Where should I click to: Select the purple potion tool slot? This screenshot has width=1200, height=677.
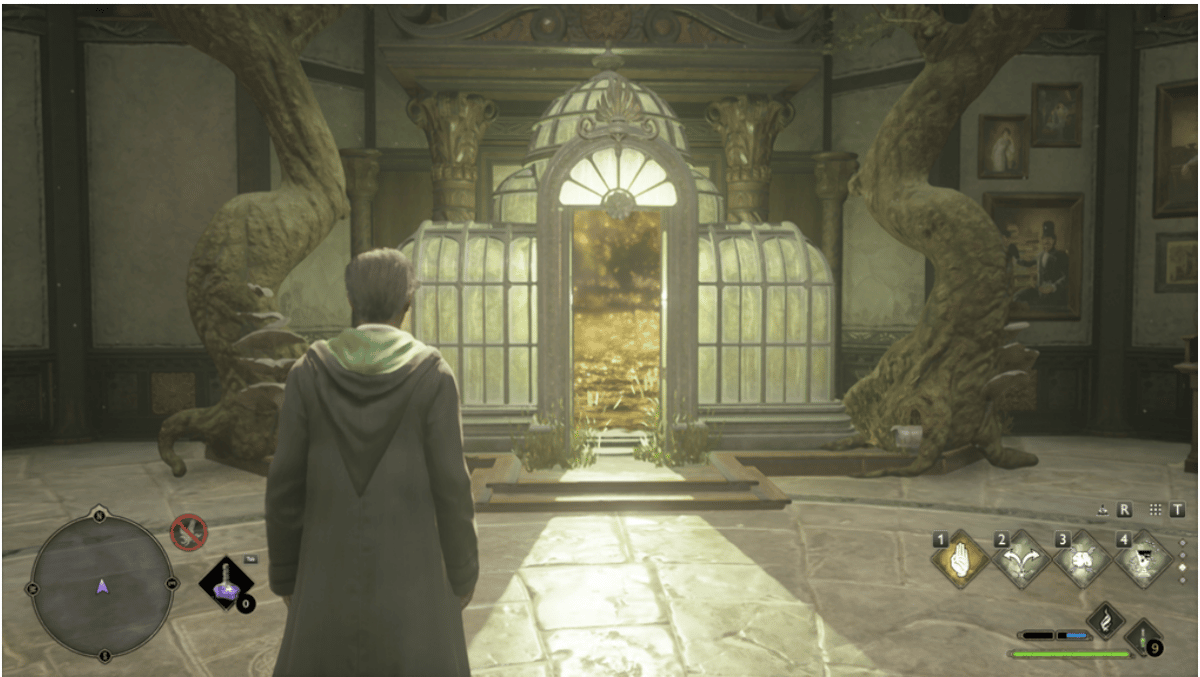pyautogui.click(x=224, y=583)
